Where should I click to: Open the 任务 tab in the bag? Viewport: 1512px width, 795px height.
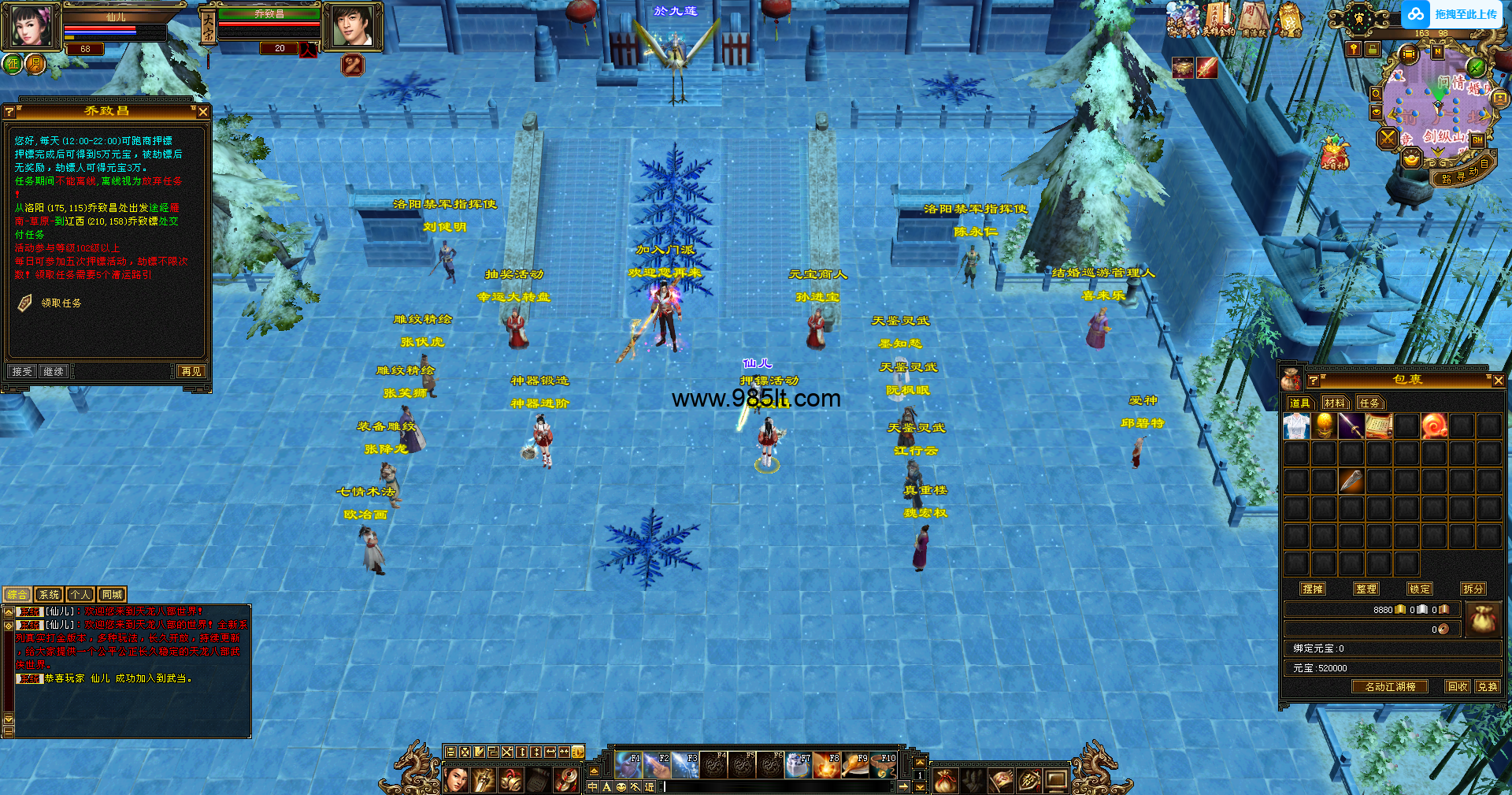coord(1369,403)
